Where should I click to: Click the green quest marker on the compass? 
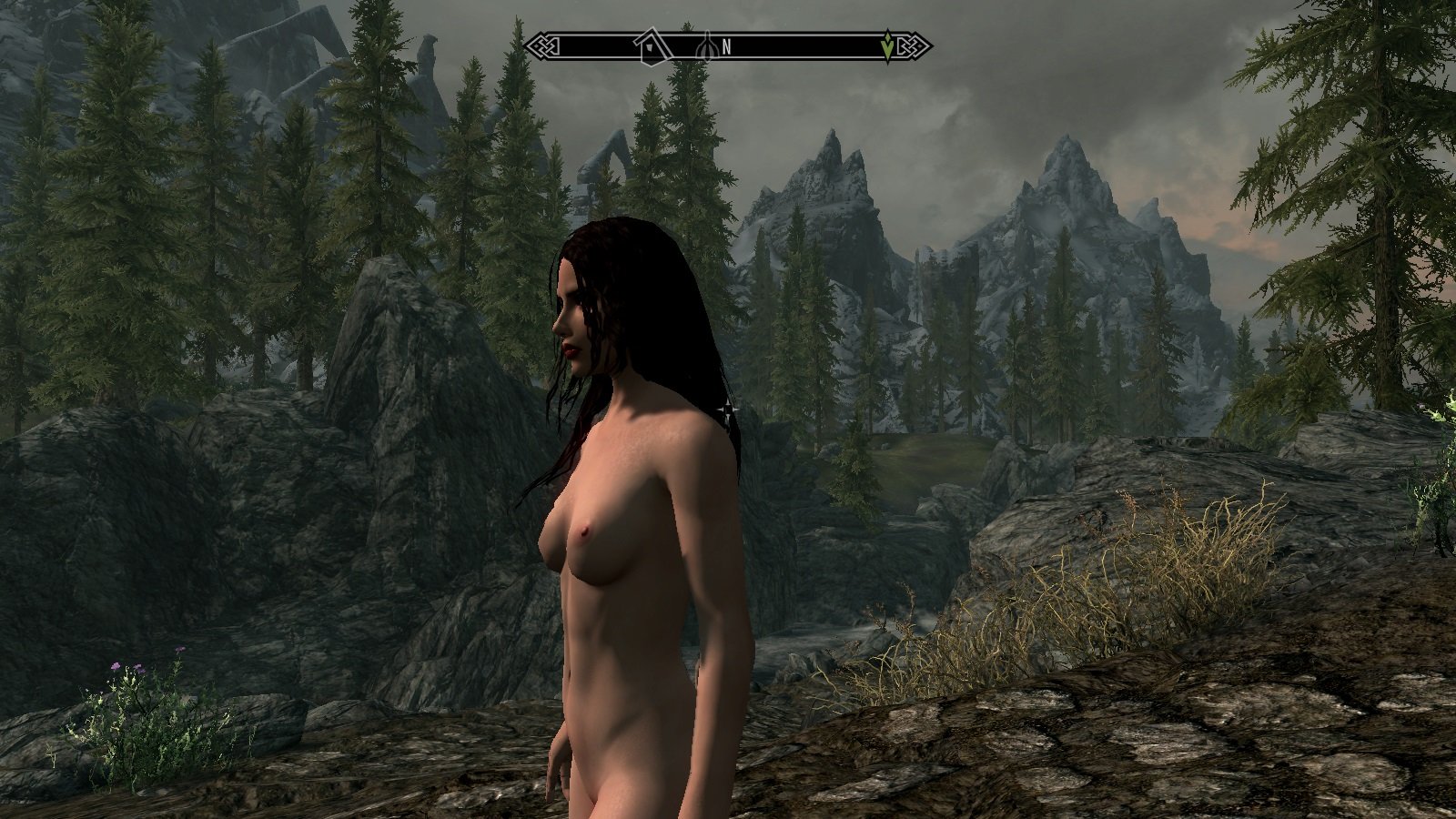point(887,45)
